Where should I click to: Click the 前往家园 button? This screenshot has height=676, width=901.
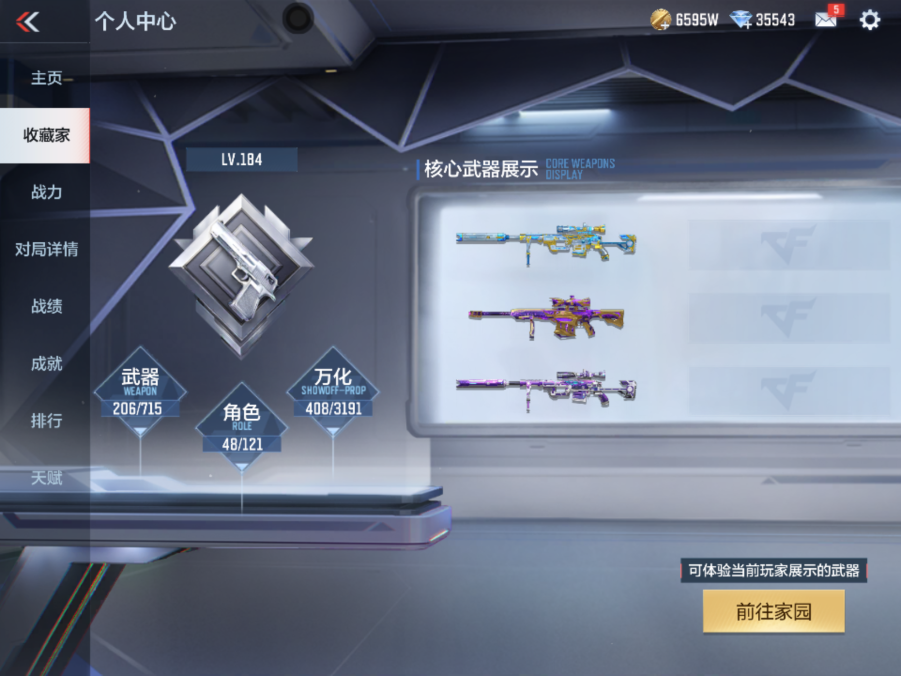click(773, 611)
